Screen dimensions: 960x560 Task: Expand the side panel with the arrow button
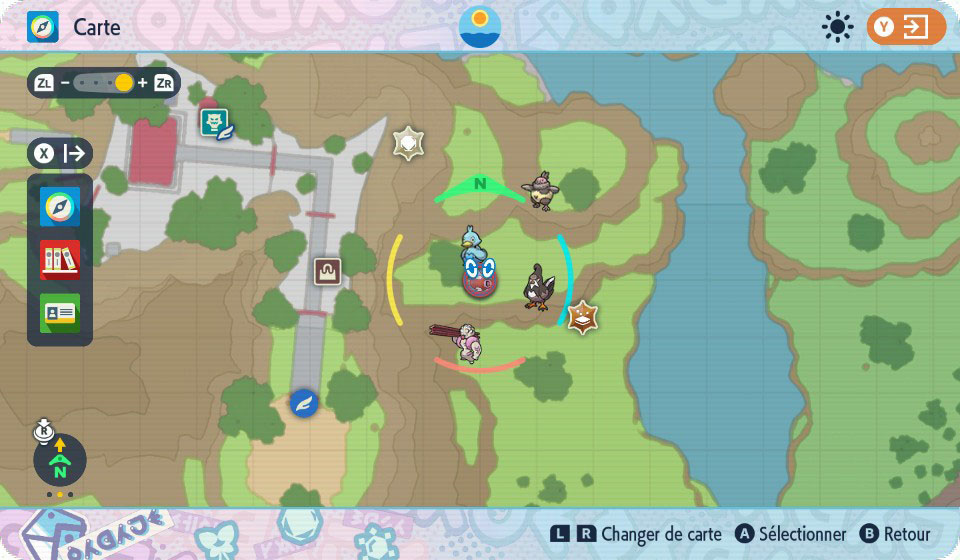60,154
